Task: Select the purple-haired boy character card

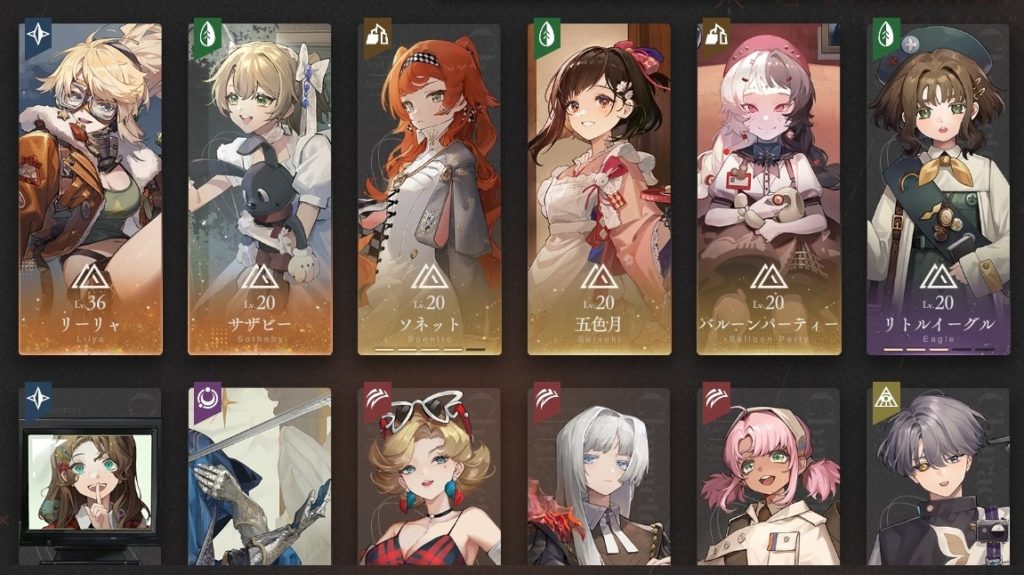Action: pyautogui.click(x=938, y=480)
